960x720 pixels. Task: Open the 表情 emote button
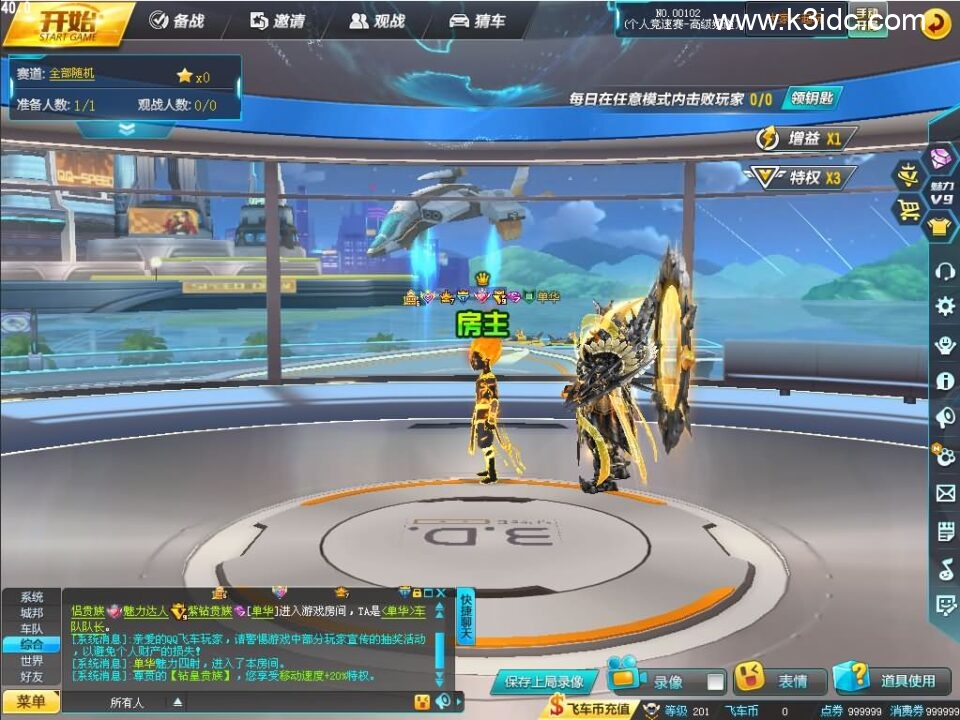pyautogui.click(x=780, y=681)
